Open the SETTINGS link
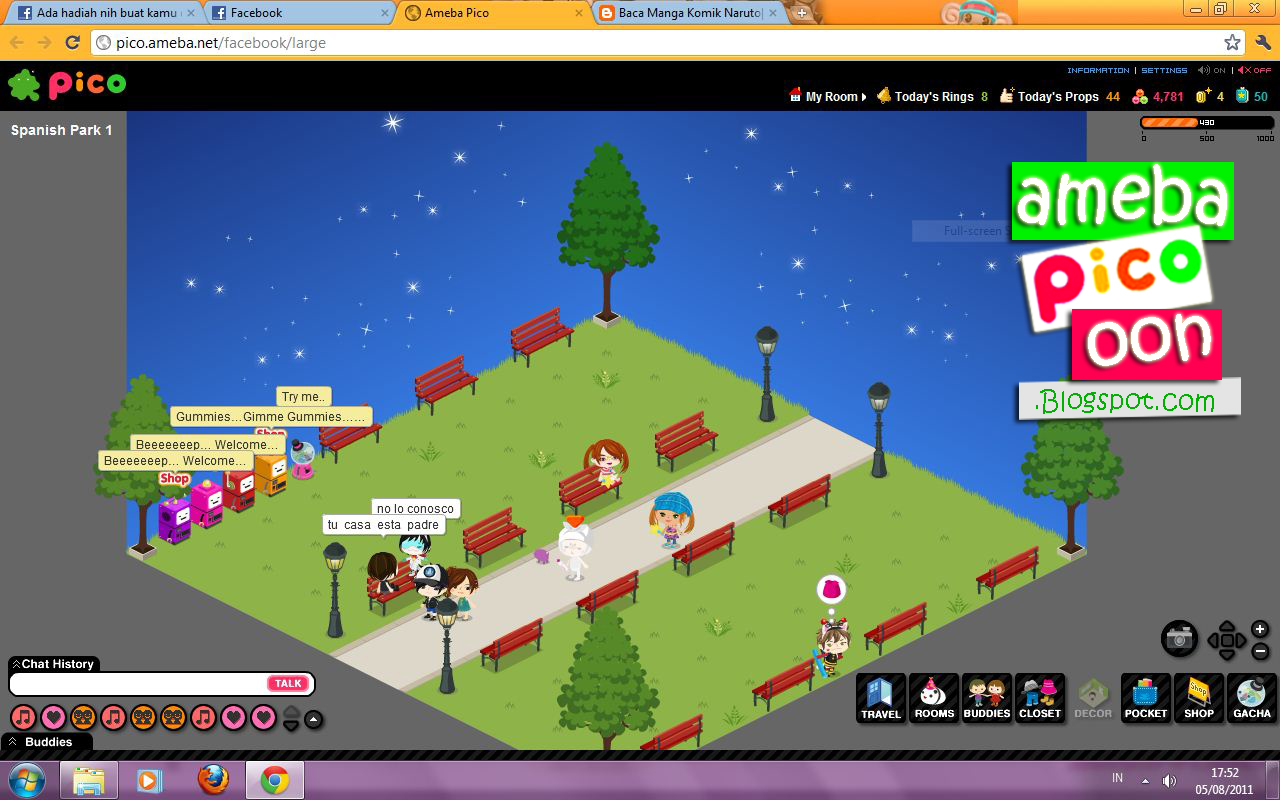The height and width of the screenshot is (800, 1280). 1164,70
